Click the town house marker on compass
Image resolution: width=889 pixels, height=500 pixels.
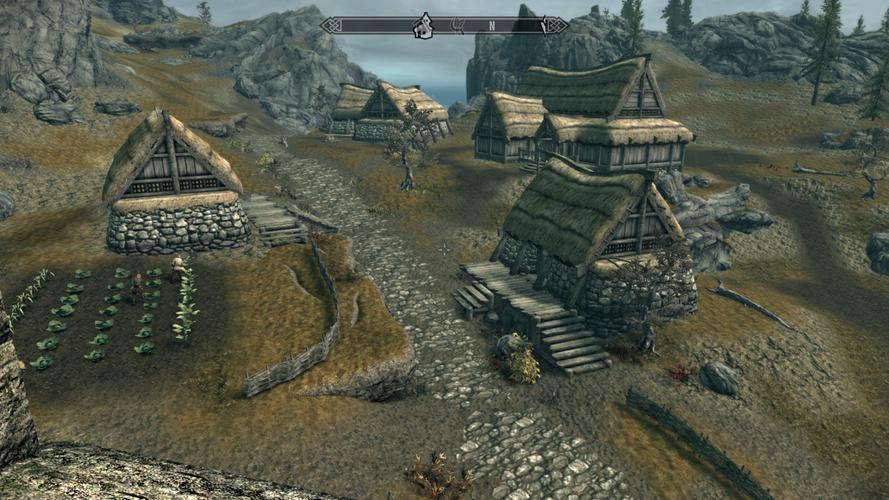click(423, 25)
